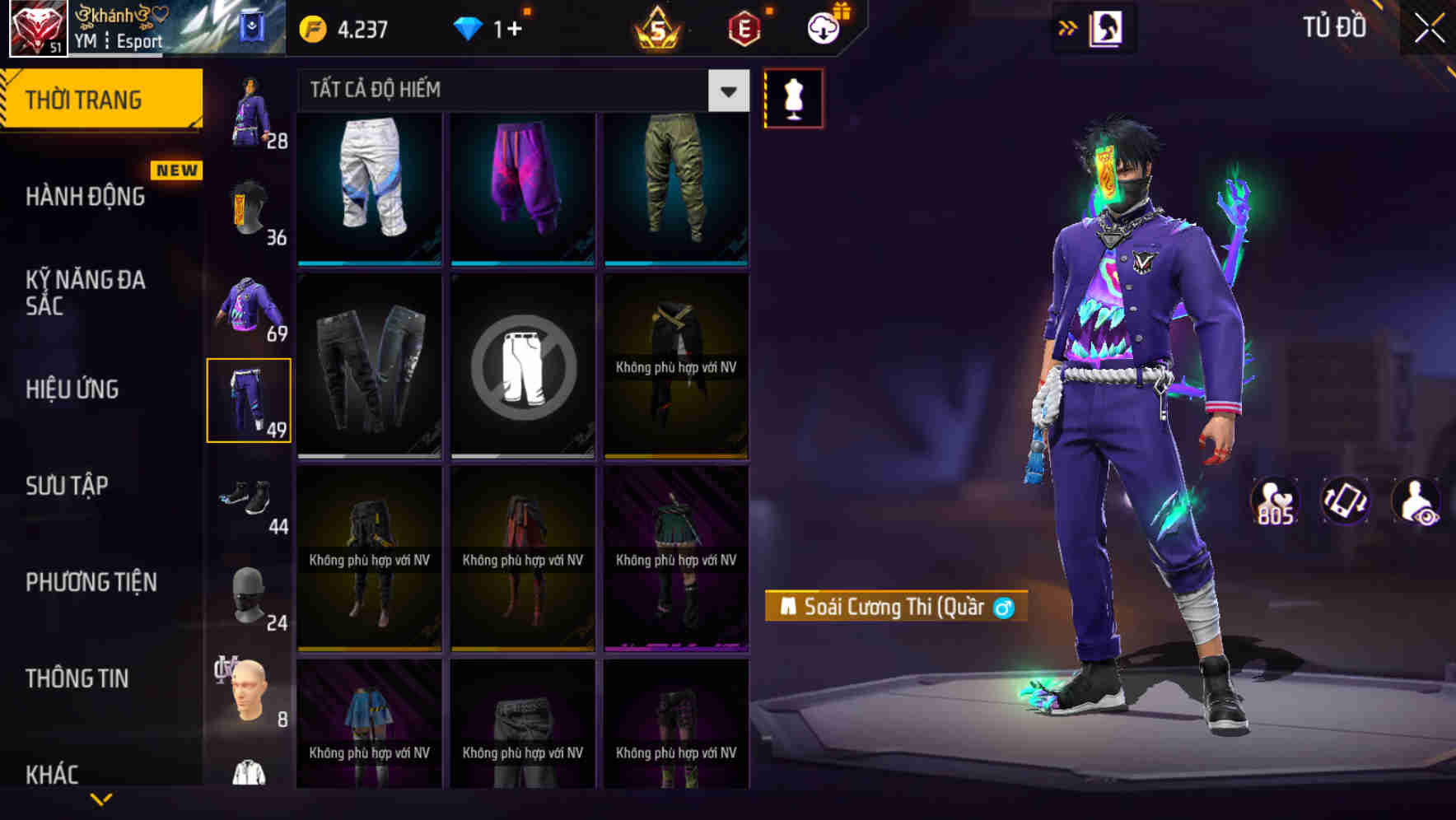Viewport: 1456px width, 820px height.
Task: Open the SƯU TẬP section
Action: pyautogui.click(x=65, y=486)
